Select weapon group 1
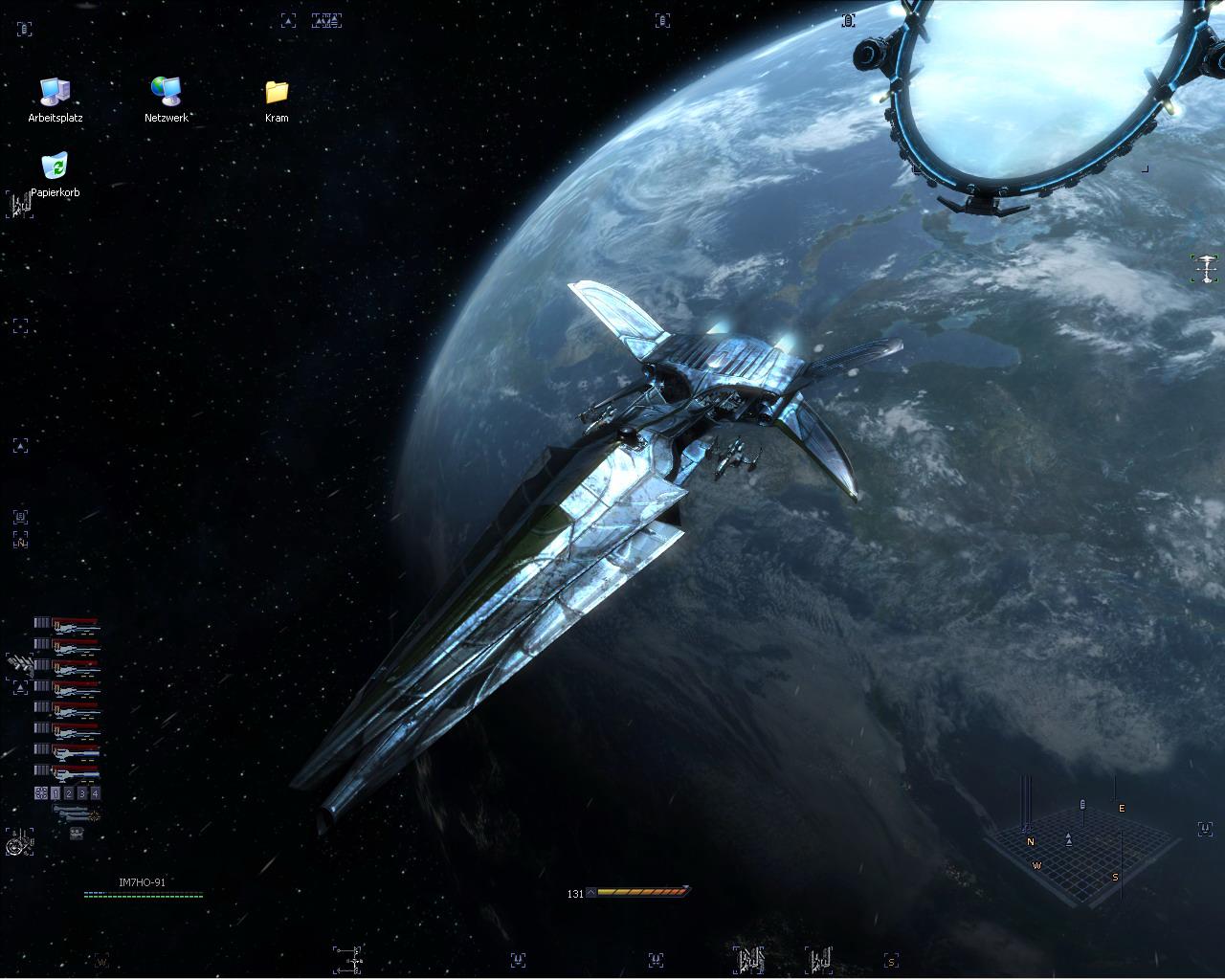Image resolution: width=1225 pixels, height=980 pixels. click(56, 793)
